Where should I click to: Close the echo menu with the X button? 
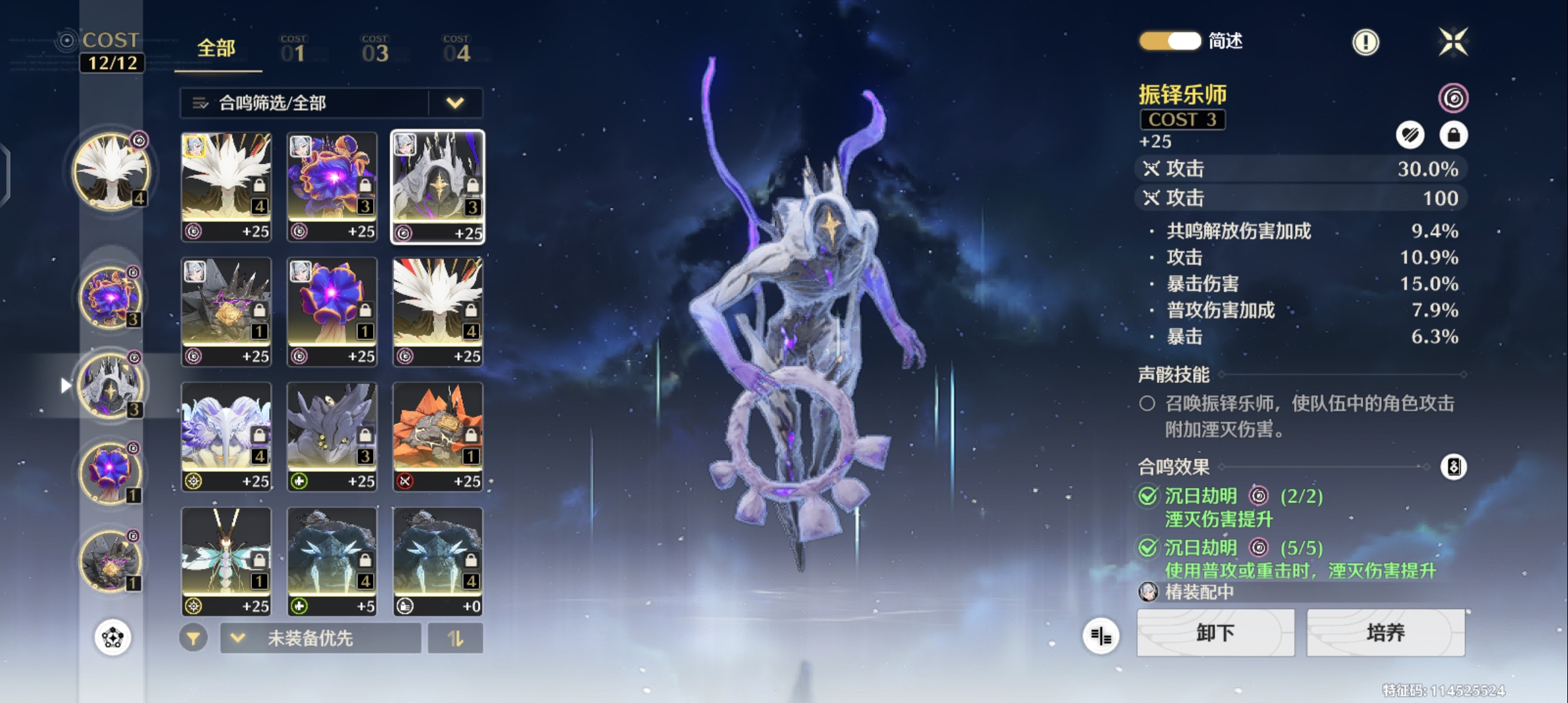click(x=1453, y=43)
